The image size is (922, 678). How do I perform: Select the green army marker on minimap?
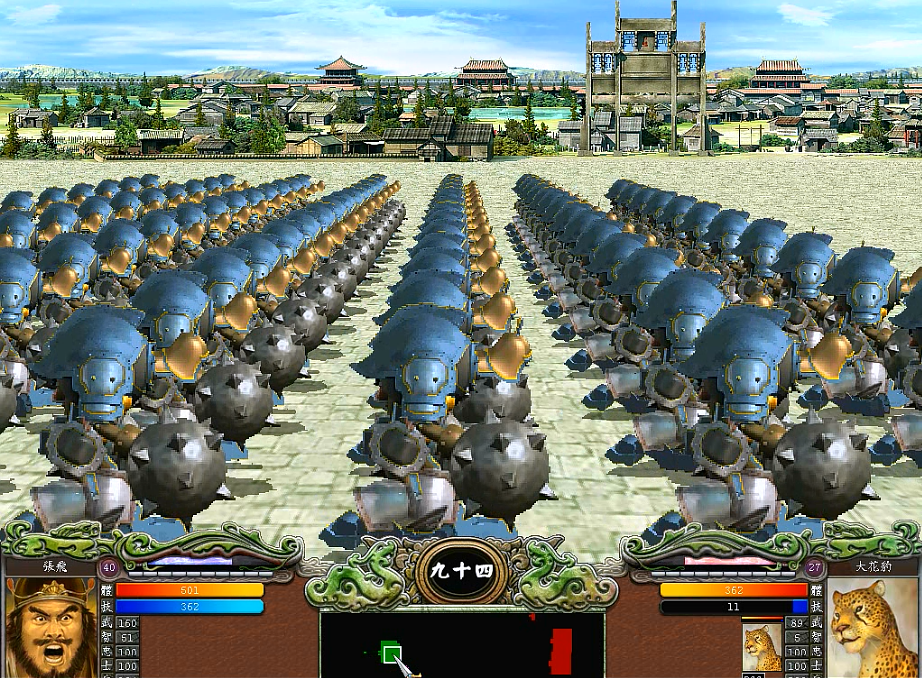tap(392, 654)
